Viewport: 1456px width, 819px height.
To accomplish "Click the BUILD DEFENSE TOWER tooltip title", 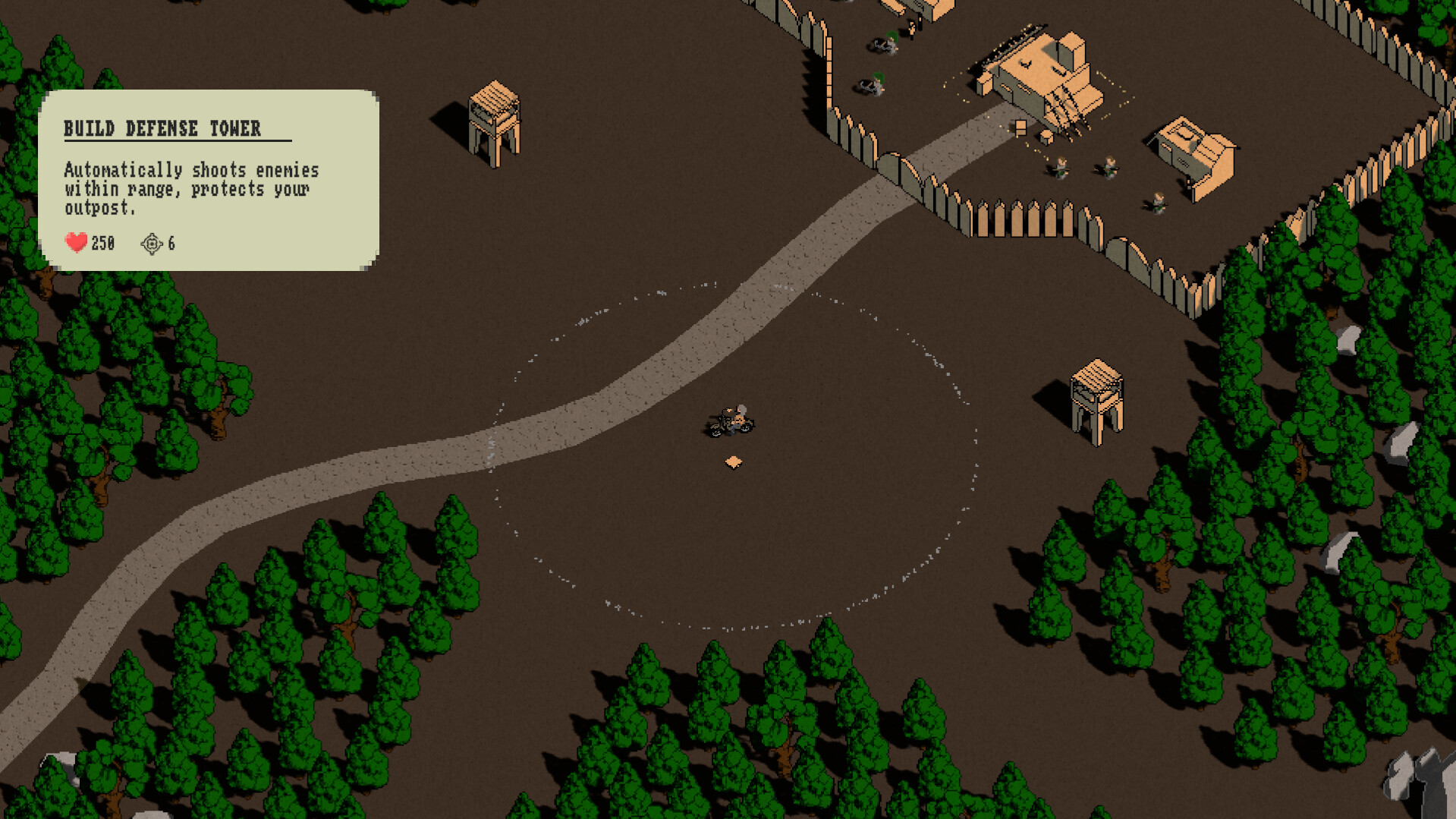I will [164, 128].
